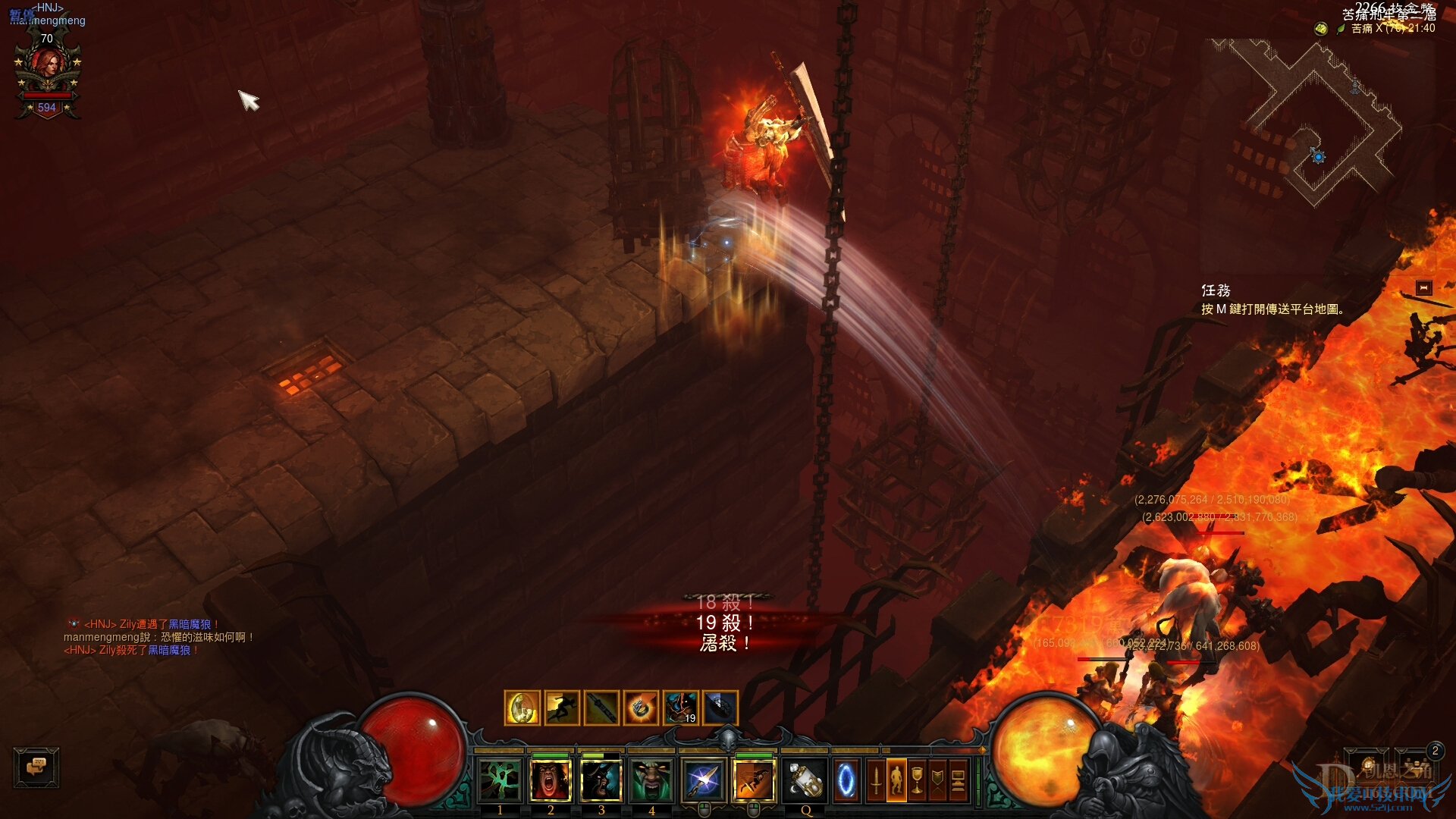Use the potion in the Q slot

pos(805,780)
